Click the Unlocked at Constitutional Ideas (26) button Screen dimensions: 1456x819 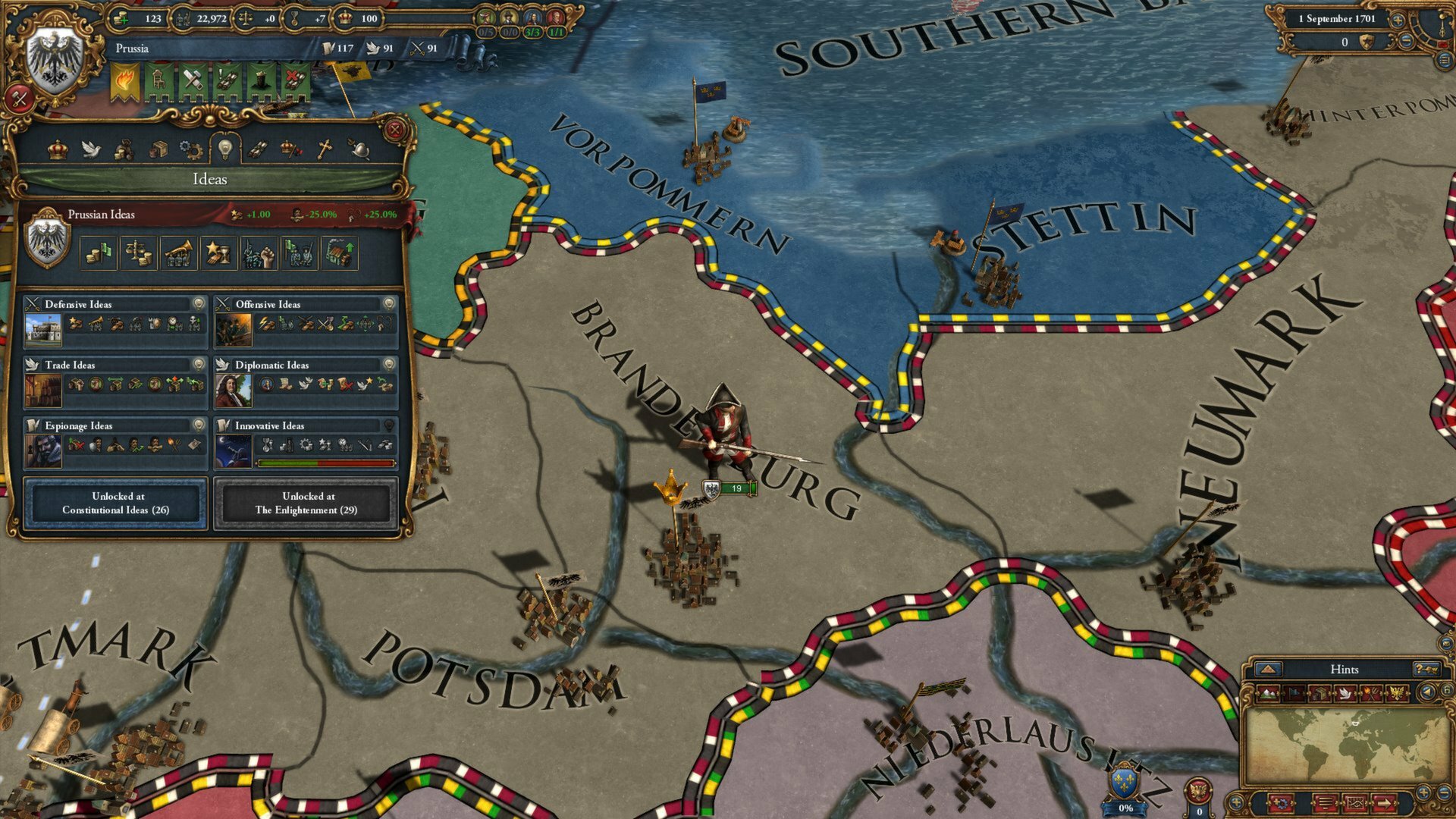(116, 503)
